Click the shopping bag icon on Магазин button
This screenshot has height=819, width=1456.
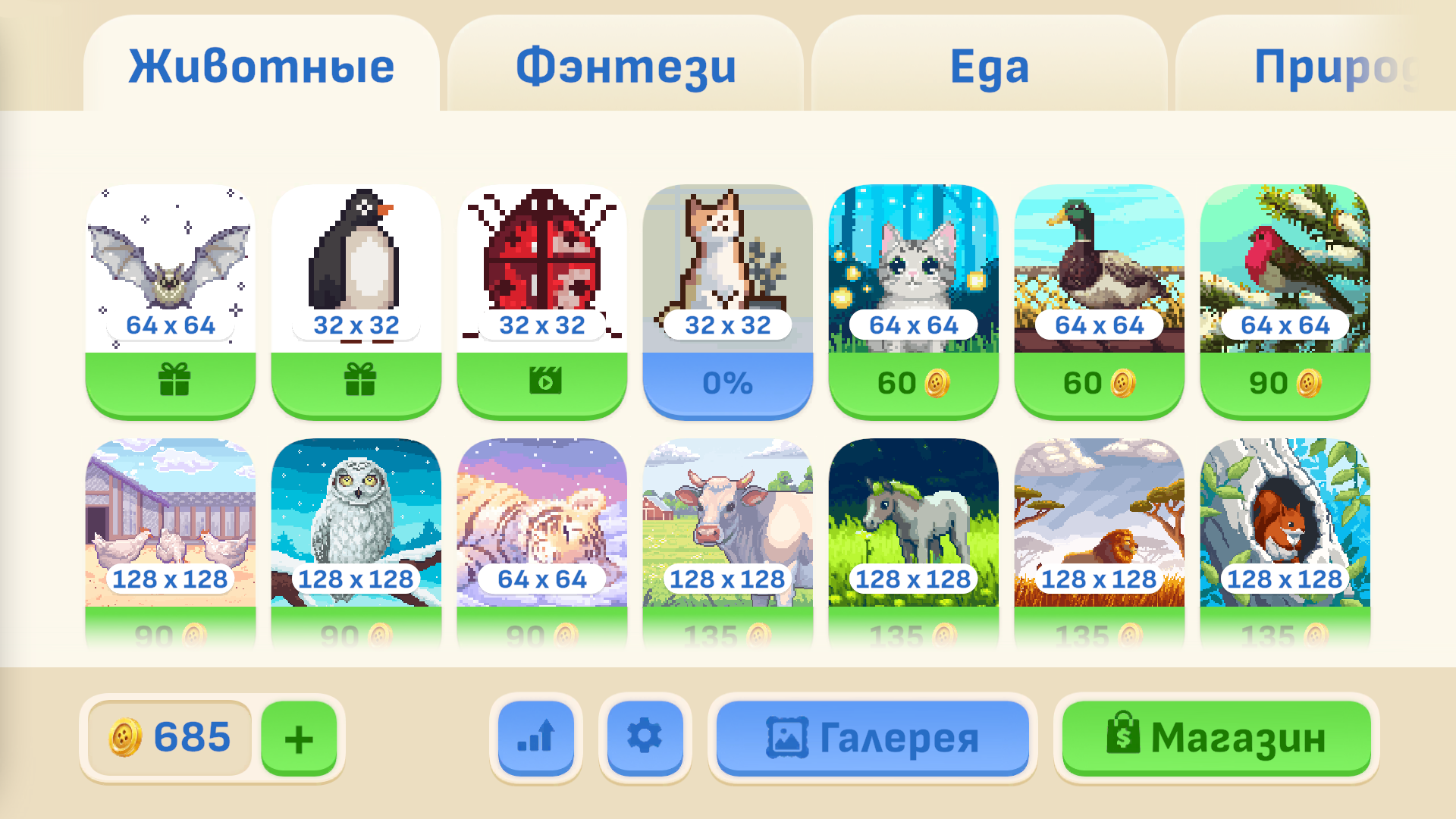click(x=1125, y=736)
